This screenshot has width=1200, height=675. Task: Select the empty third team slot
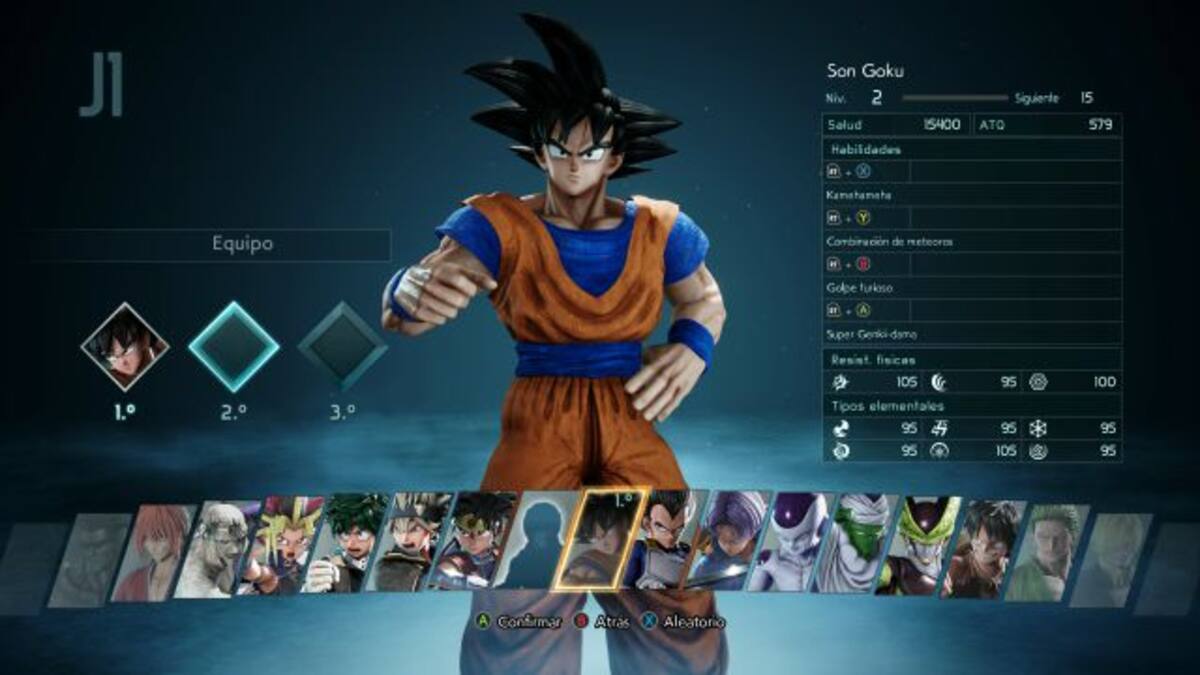click(342, 346)
